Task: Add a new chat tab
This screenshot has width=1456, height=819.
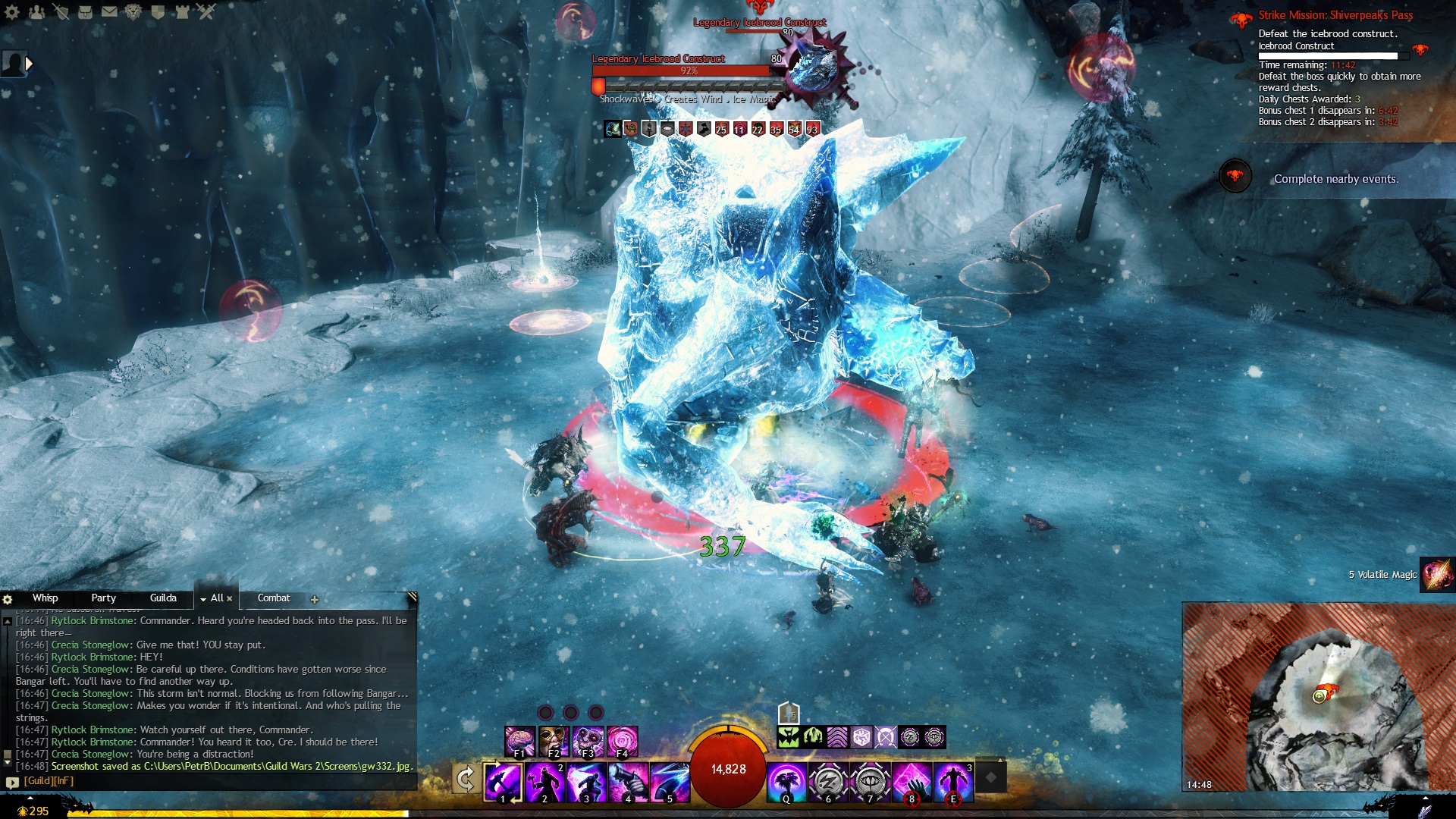Action: click(315, 600)
